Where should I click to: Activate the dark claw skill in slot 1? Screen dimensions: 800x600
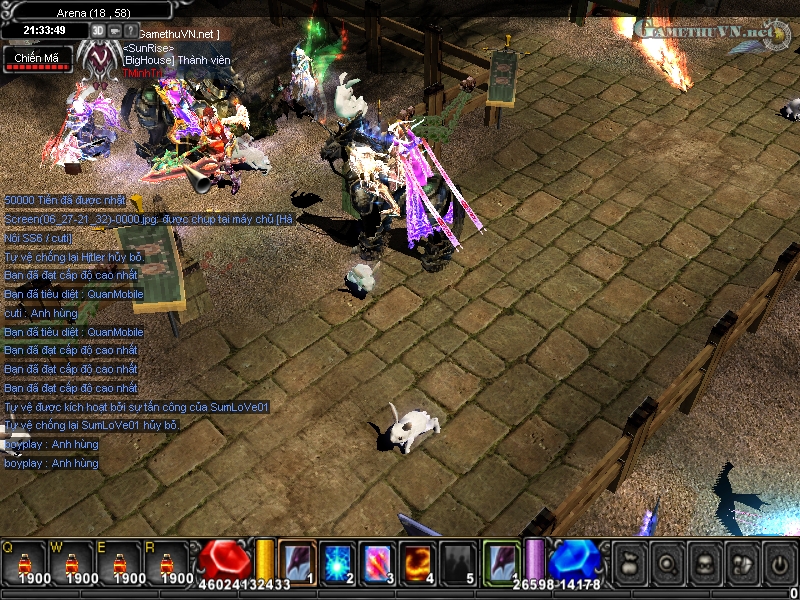(x=297, y=561)
